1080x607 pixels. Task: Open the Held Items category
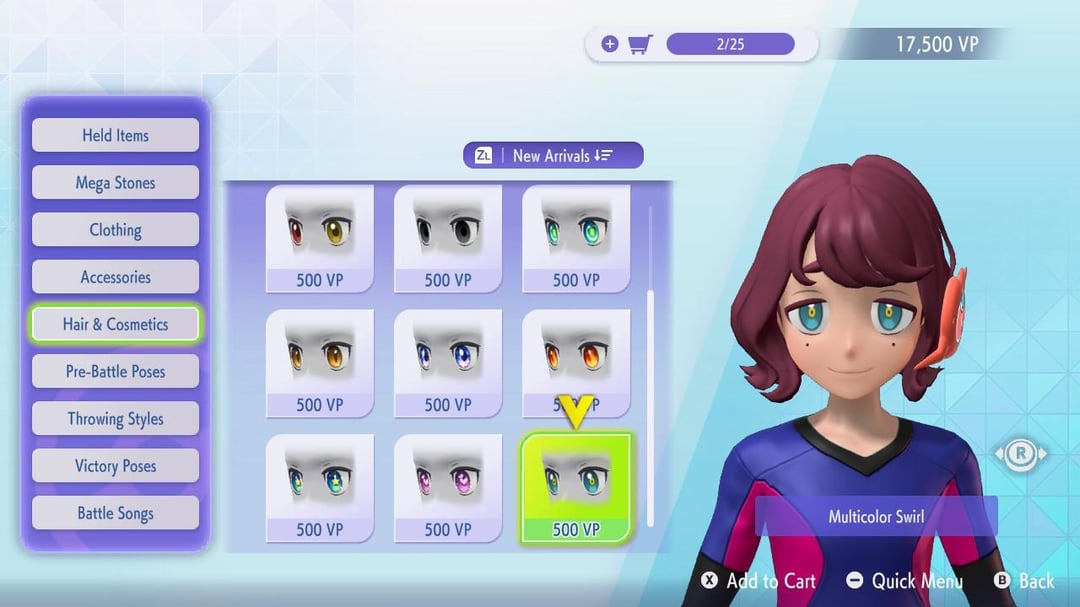(115, 135)
